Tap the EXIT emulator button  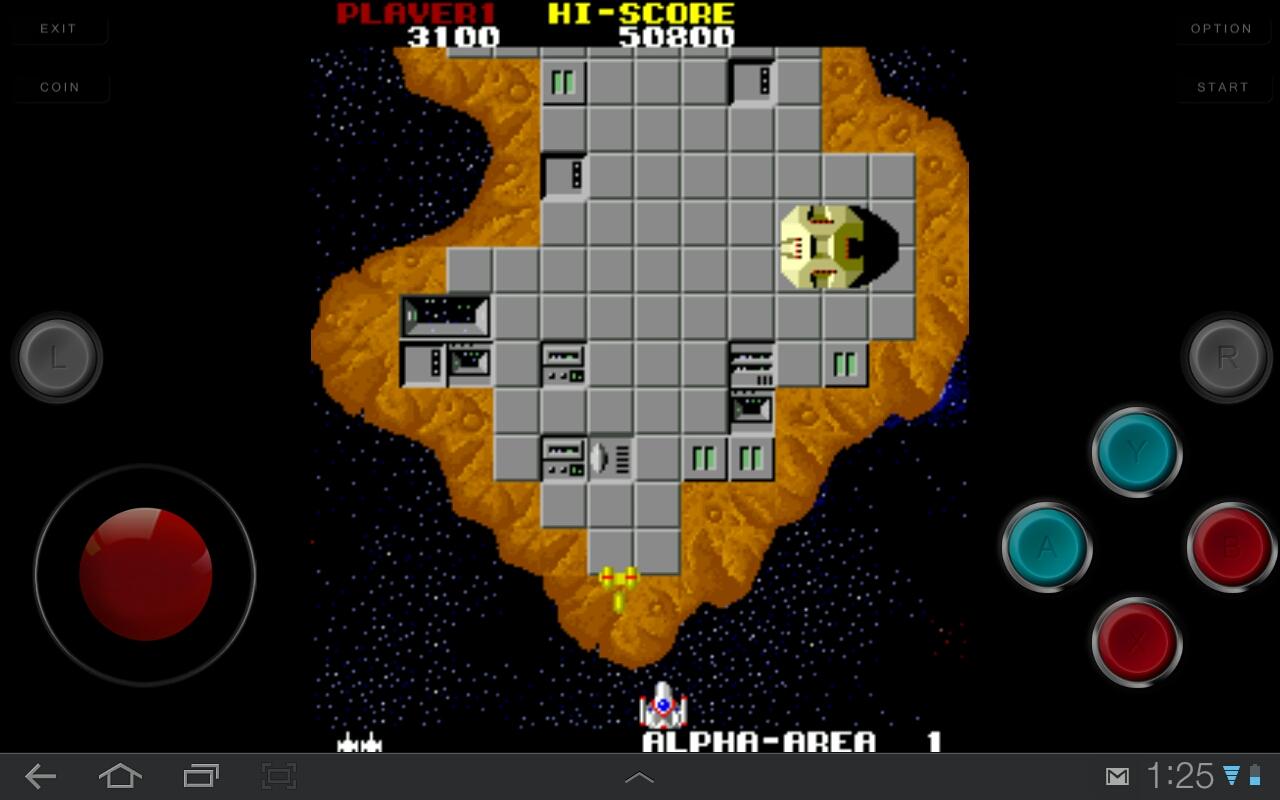(x=58, y=29)
